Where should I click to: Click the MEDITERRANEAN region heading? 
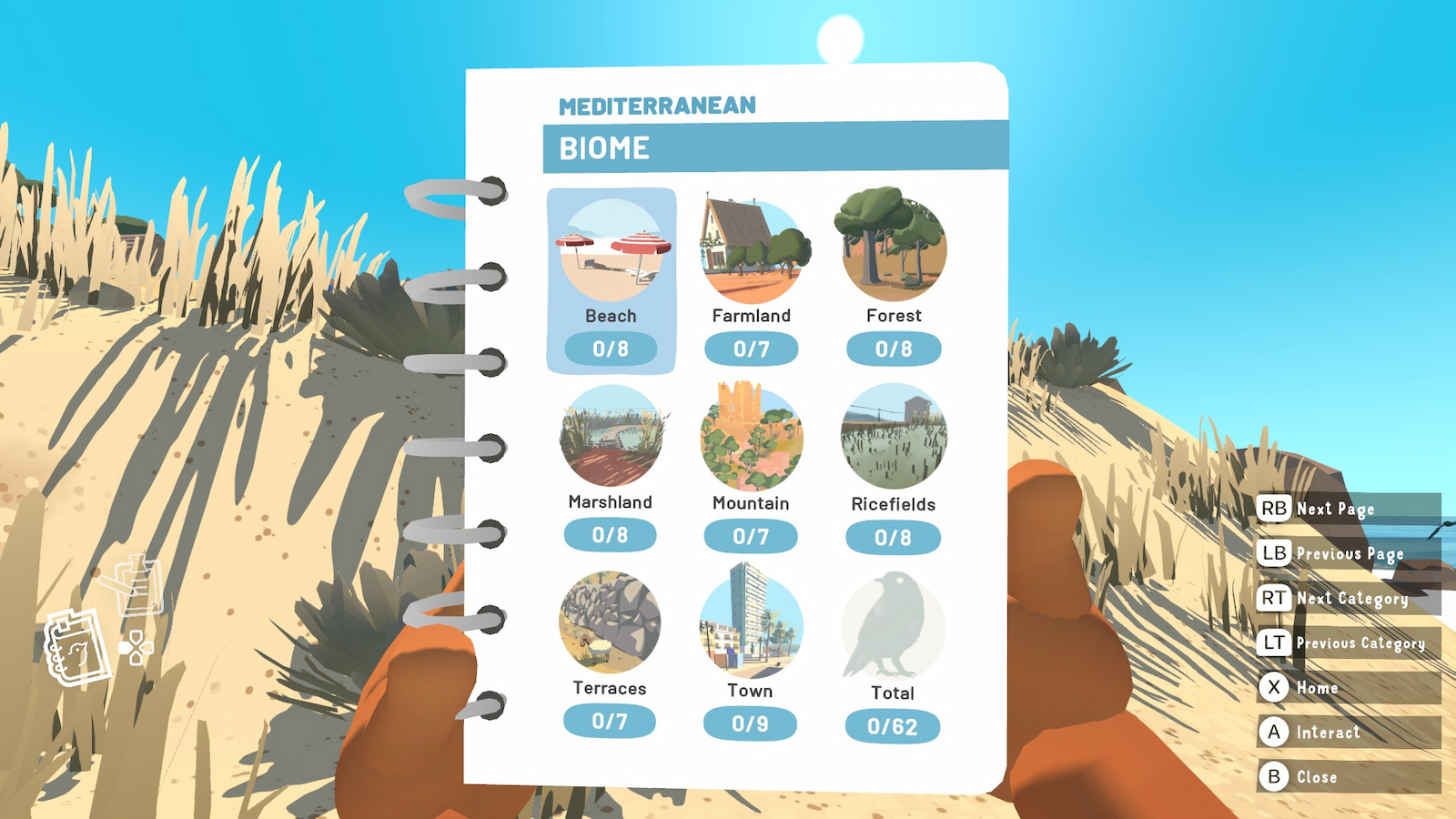(657, 104)
